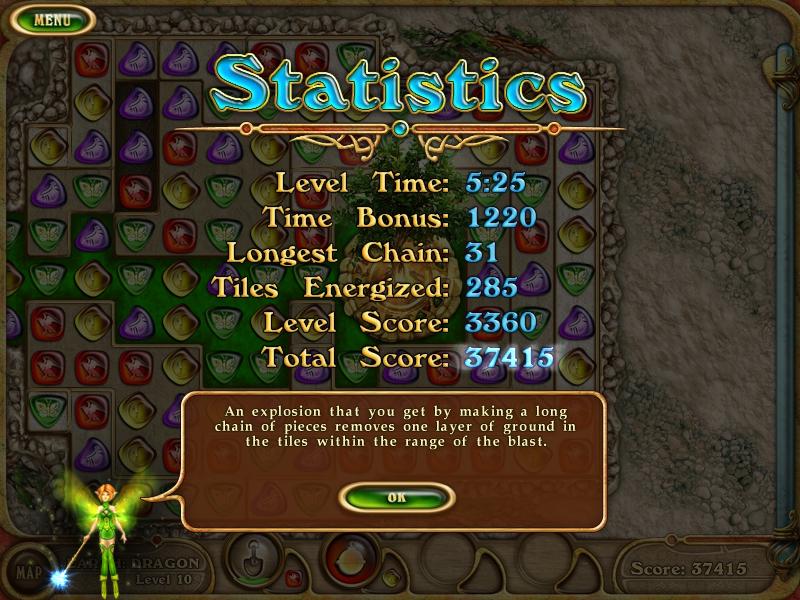This screenshot has height=600, width=800.
Task: Open the Map button
Action: tap(29, 575)
